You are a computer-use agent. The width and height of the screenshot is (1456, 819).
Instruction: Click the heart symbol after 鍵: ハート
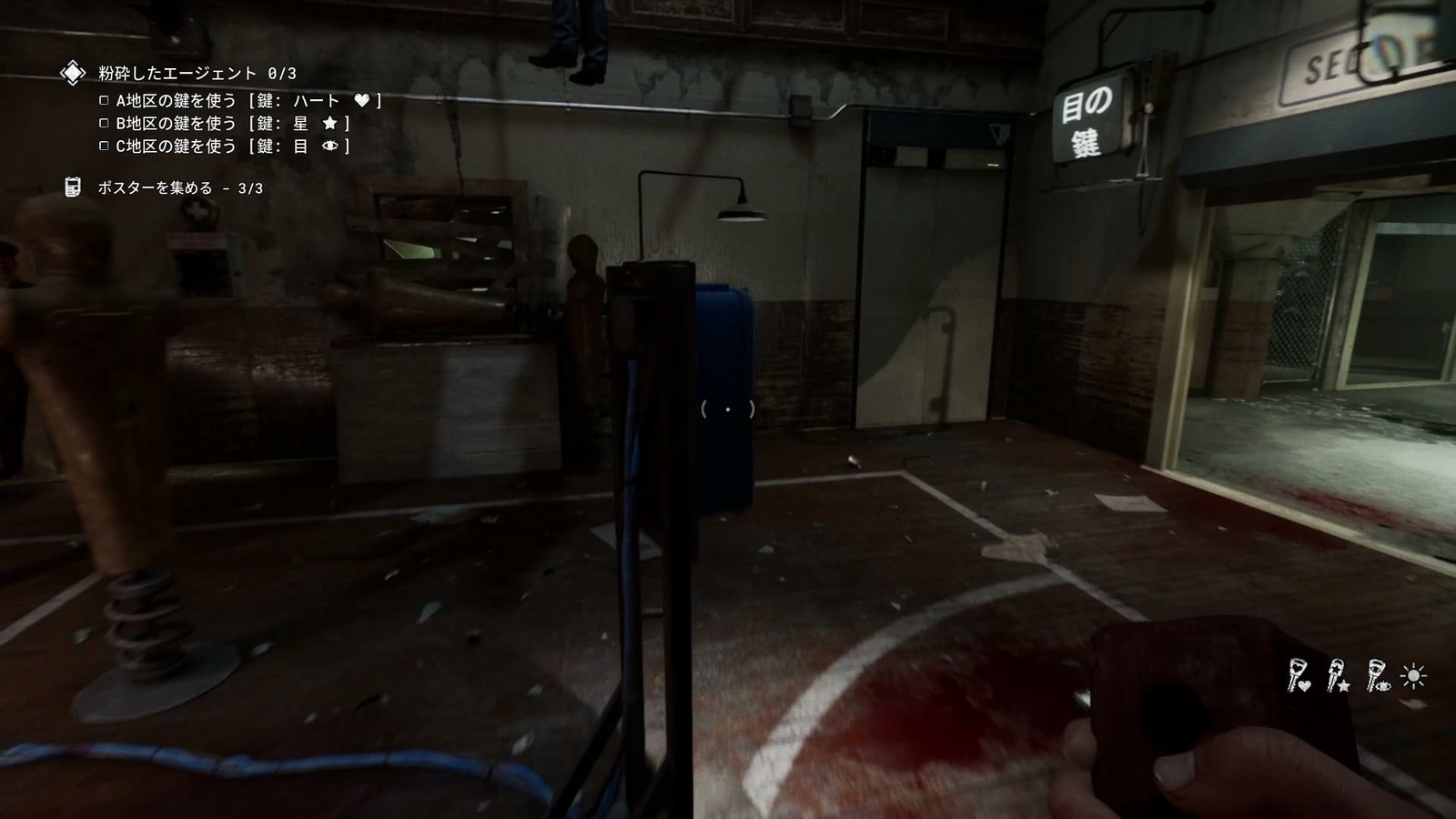click(x=363, y=101)
